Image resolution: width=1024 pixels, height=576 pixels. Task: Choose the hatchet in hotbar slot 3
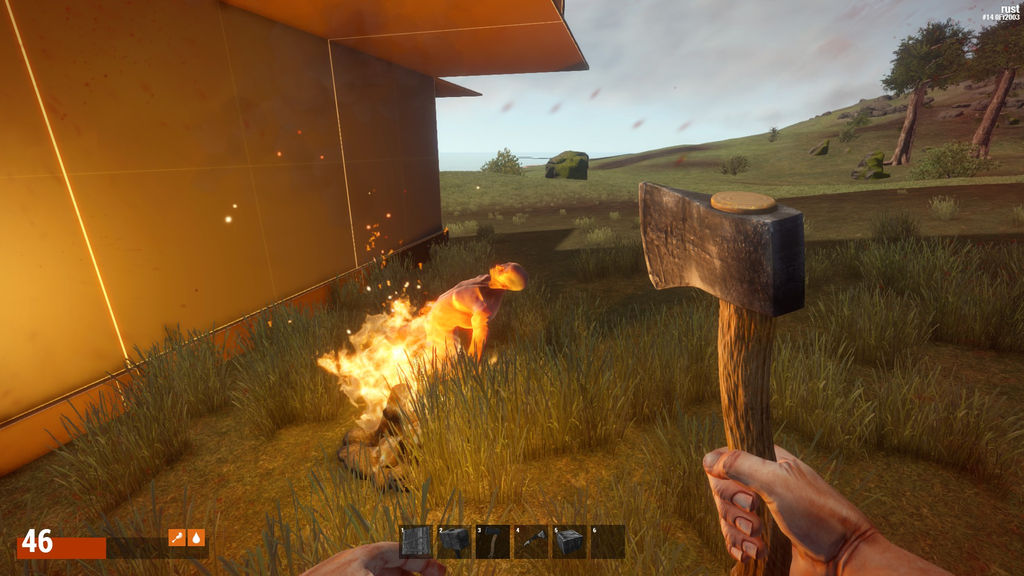492,541
